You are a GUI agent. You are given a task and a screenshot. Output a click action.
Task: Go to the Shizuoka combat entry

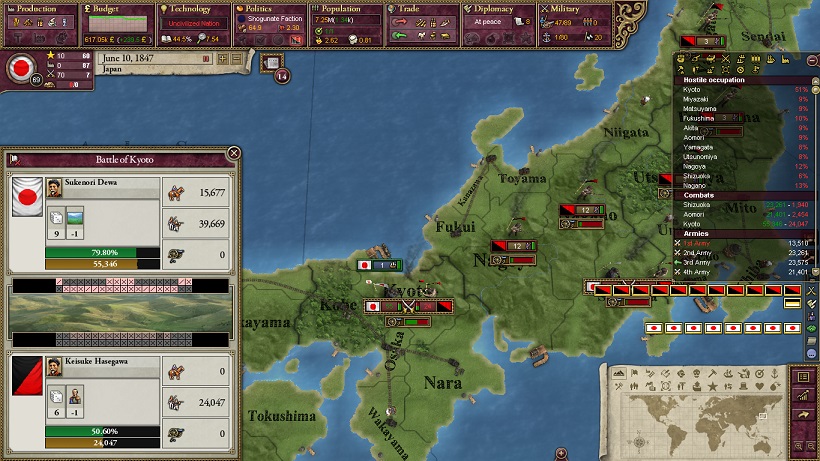pos(696,203)
